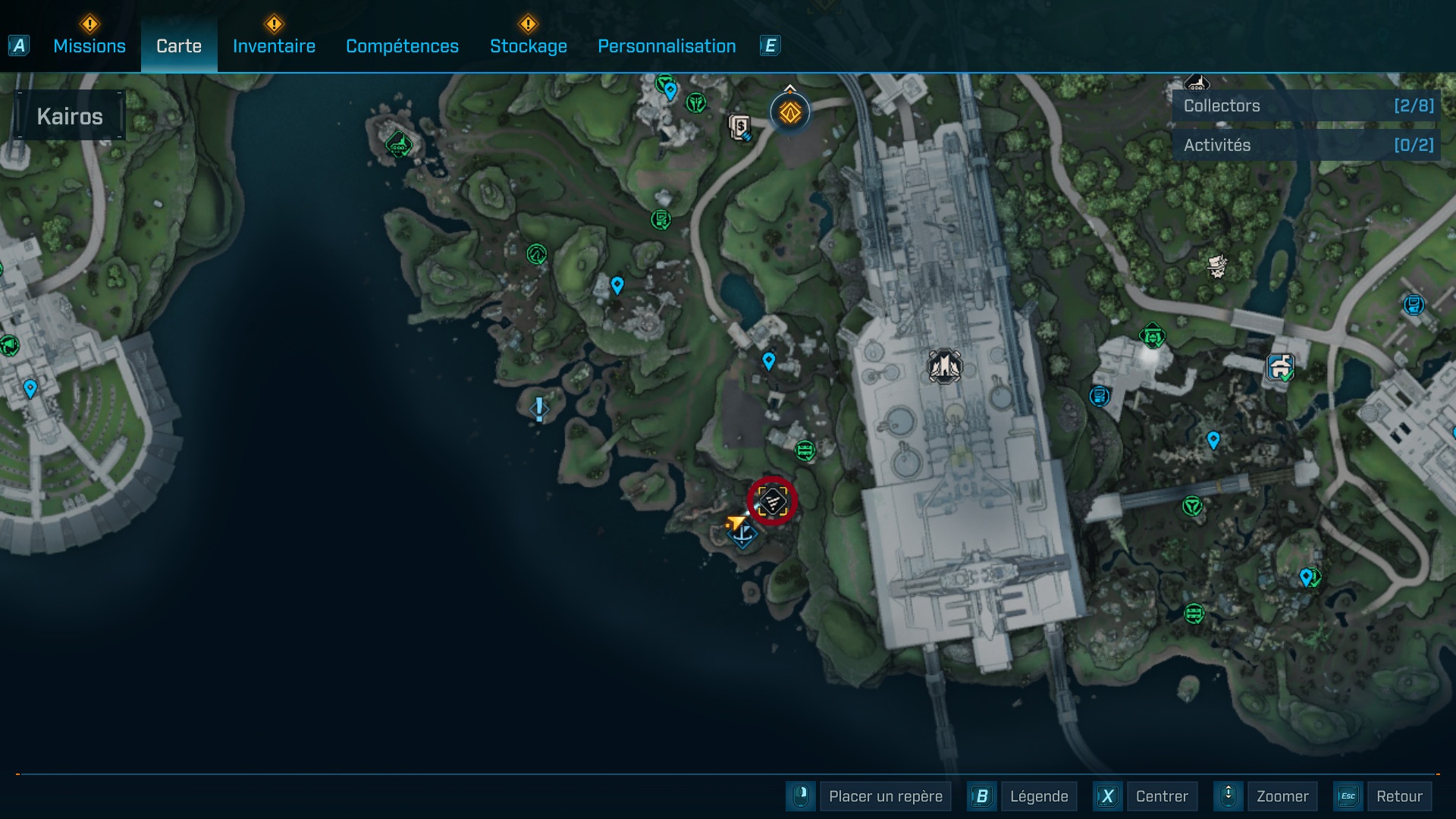This screenshot has width=1456, height=819.
Task: Switch to the Missions tab
Action: (x=89, y=45)
